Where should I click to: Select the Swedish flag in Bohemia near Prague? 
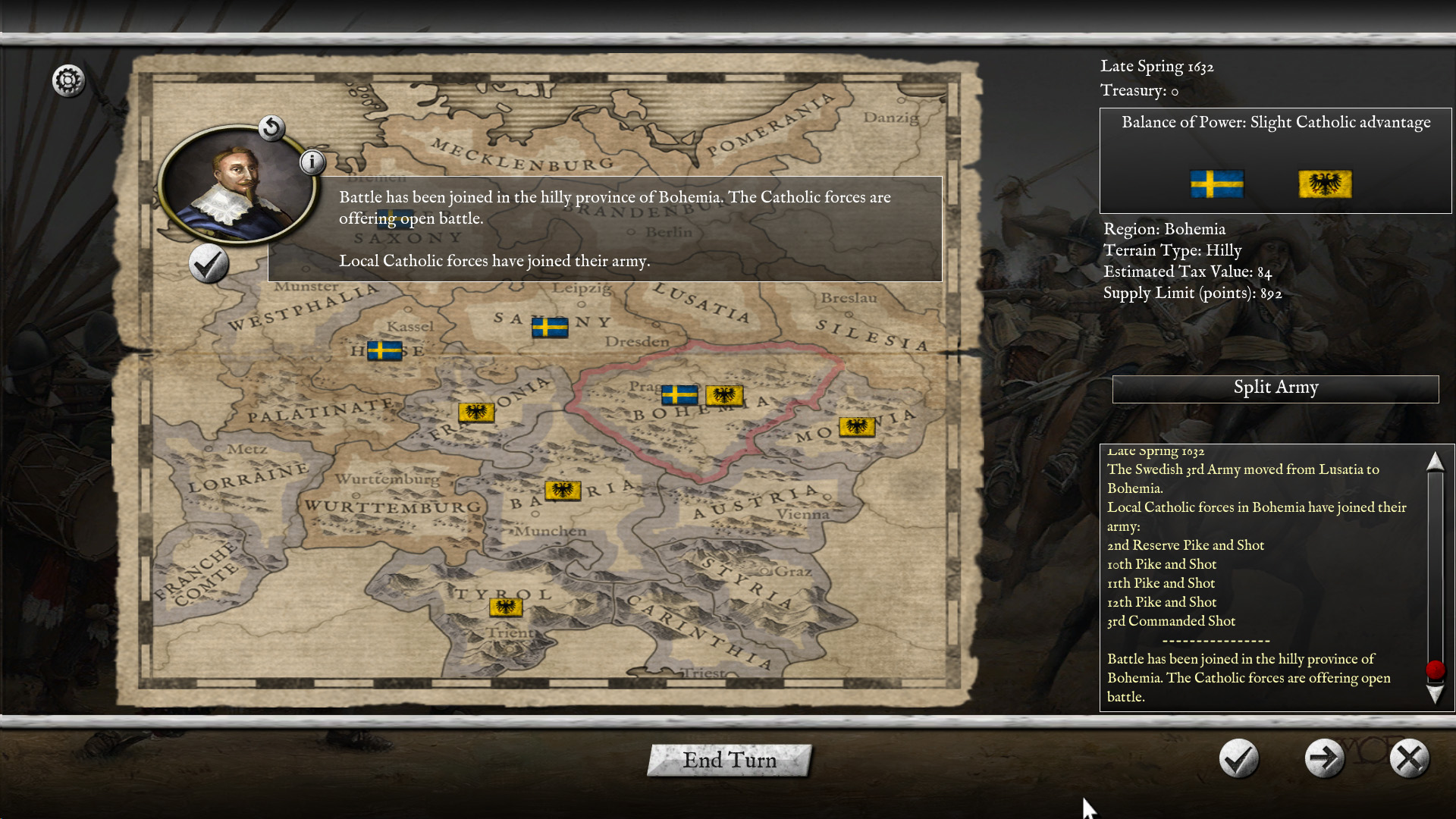tap(679, 396)
